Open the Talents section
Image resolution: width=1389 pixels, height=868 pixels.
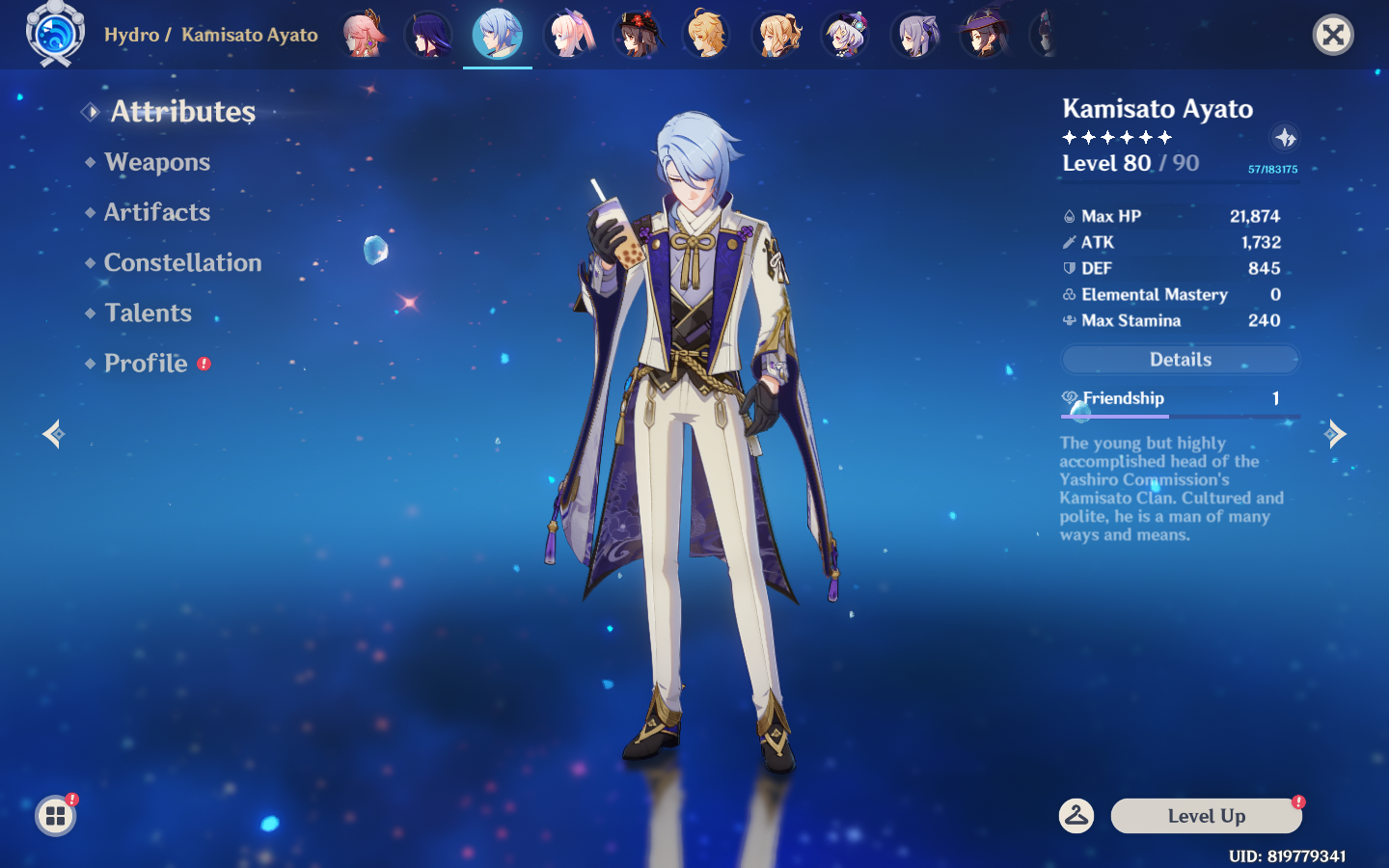[x=148, y=312]
